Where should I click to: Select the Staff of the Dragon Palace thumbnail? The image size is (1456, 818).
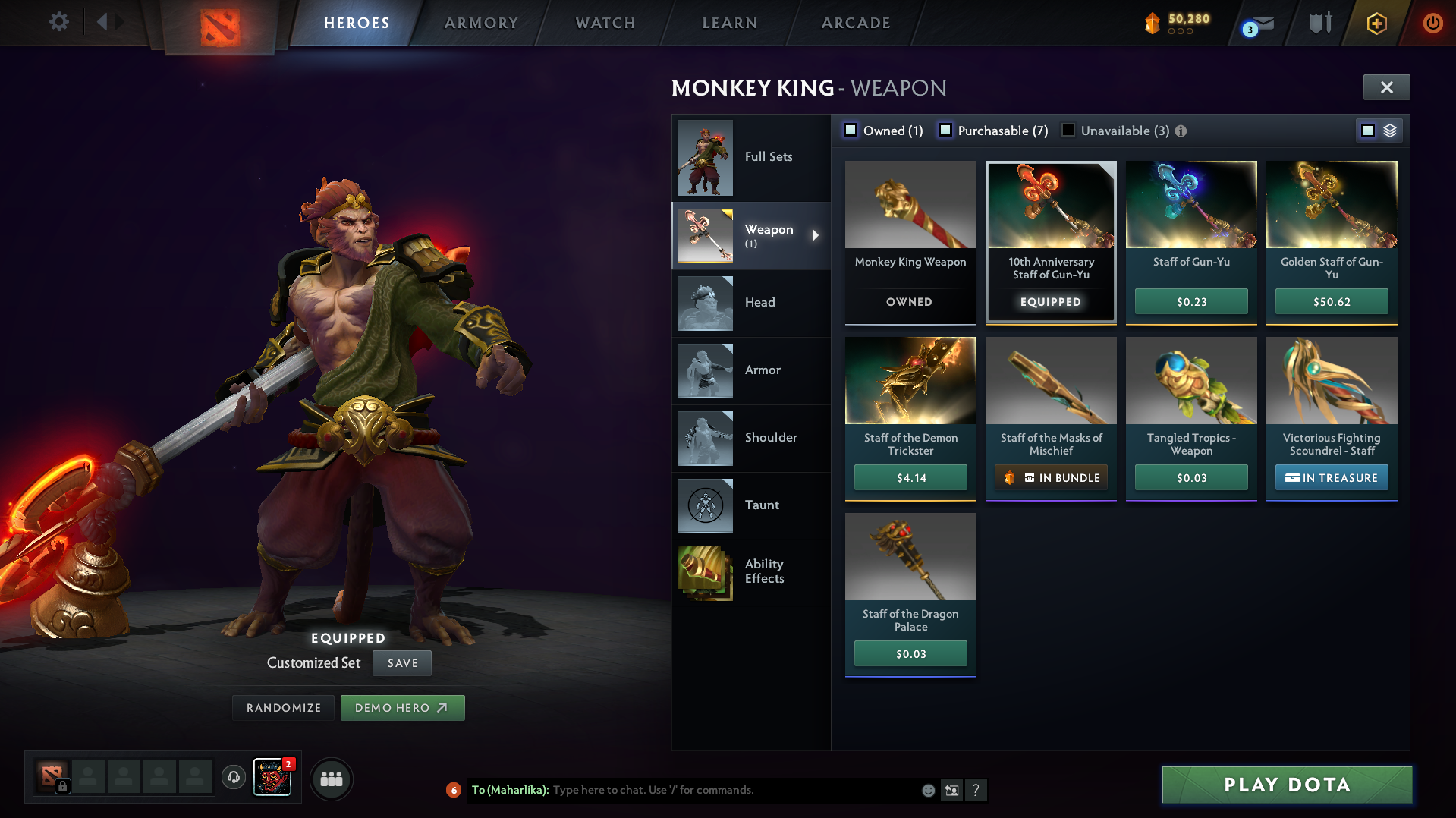tap(910, 557)
